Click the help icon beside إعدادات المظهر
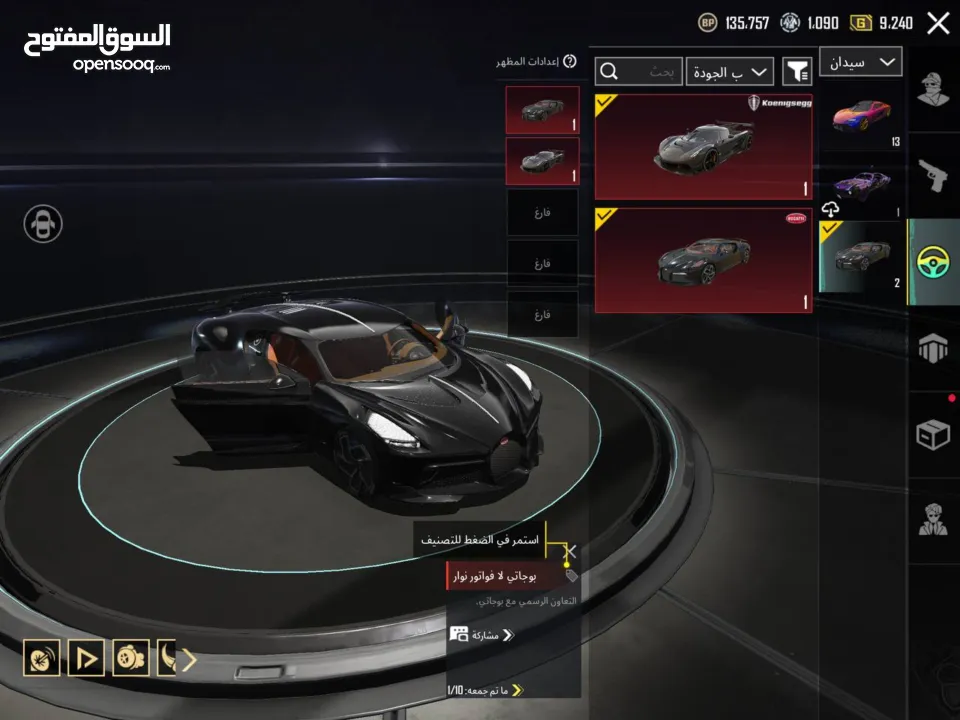Image resolution: width=960 pixels, height=720 pixels. pyautogui.click(x=570, y=62)
